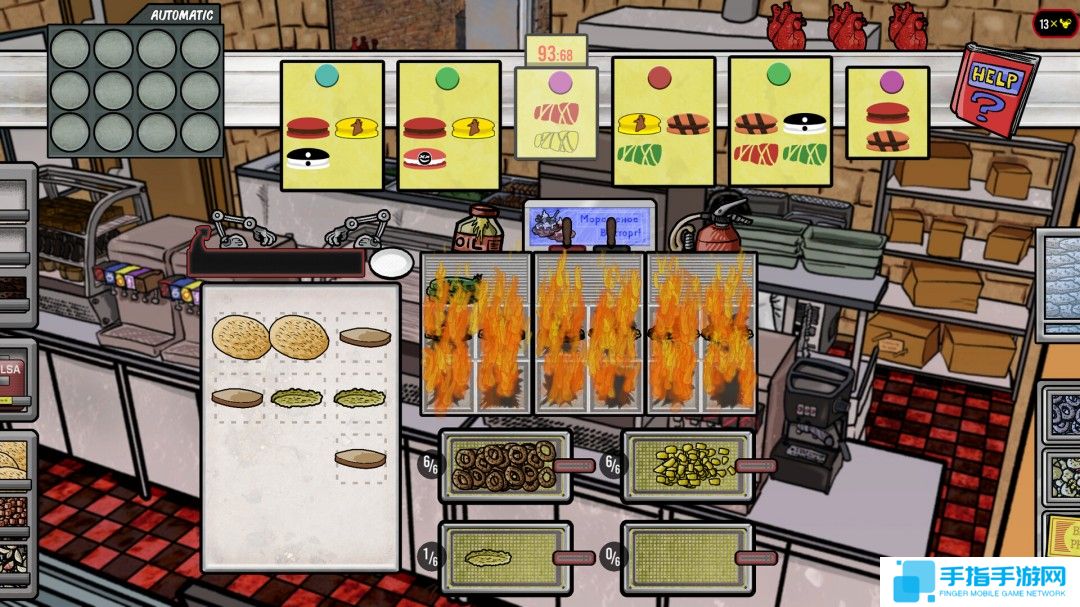Select the empty fryer basket marked 0/6
This screenshot has height=607, width=1080.
tap(687, 556)
